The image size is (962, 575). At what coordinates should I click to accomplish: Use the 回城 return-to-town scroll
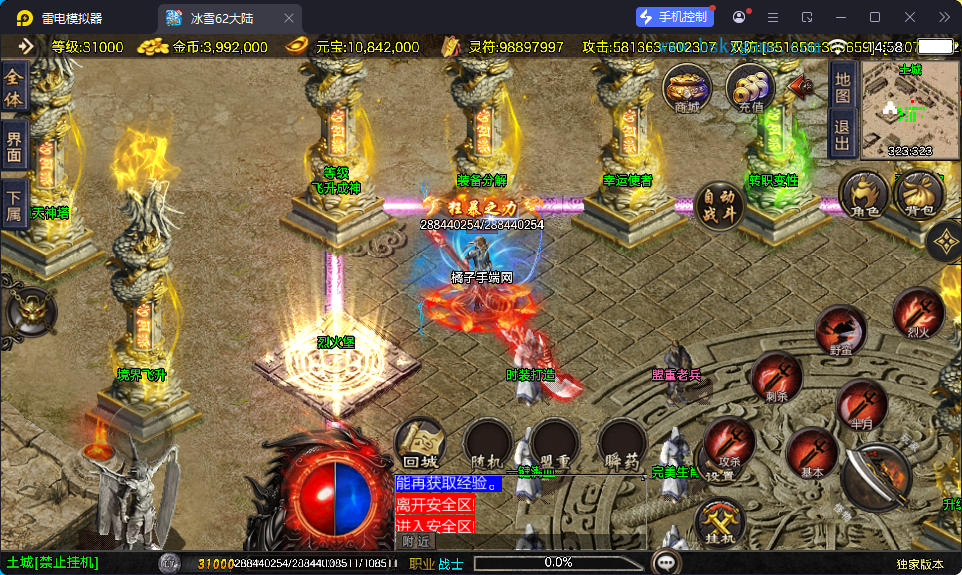(x=420, y=444)
